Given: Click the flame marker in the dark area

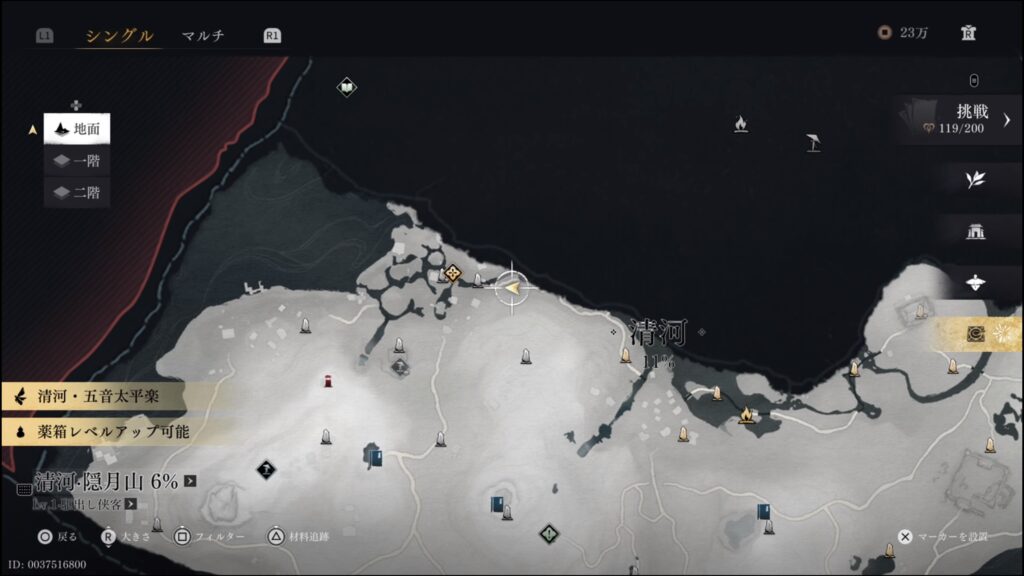Looking at the screenshot, I should 740,124.
